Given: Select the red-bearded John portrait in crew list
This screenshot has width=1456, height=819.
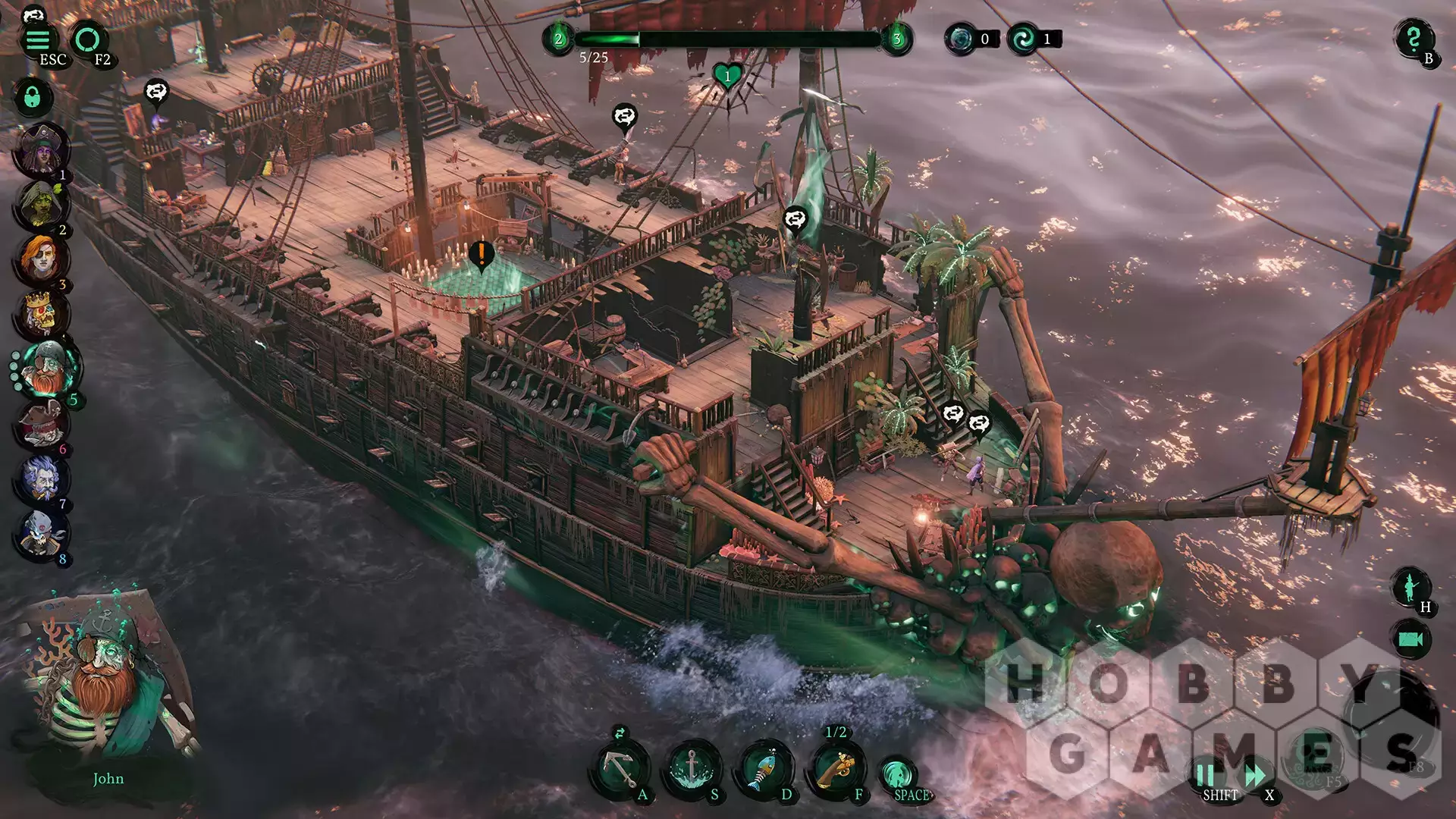Looking at the screenshot, I should point(47,369).
